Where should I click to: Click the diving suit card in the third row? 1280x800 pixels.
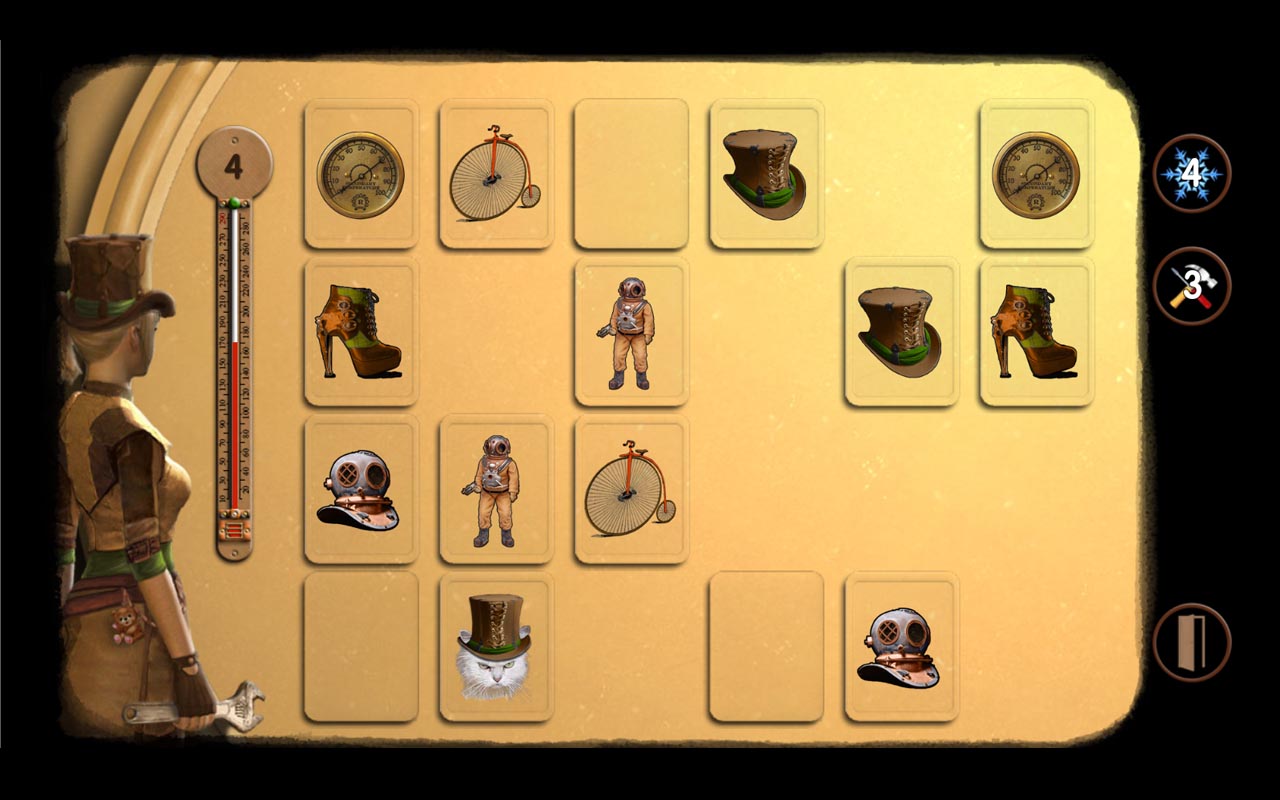pyautogui.click(x=496, y=490)
